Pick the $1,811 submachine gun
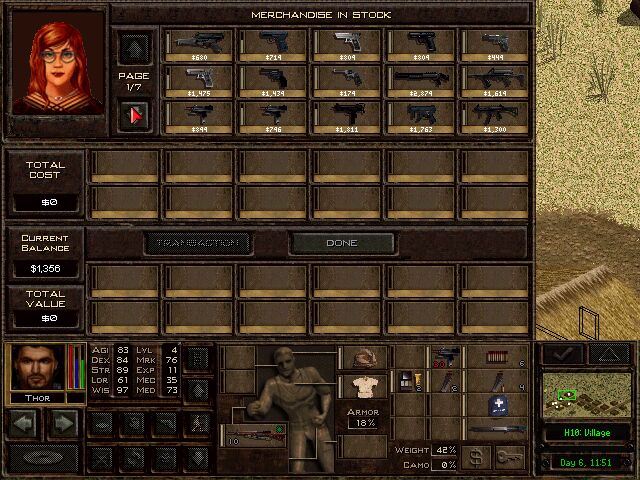 [x=347, y=116]
